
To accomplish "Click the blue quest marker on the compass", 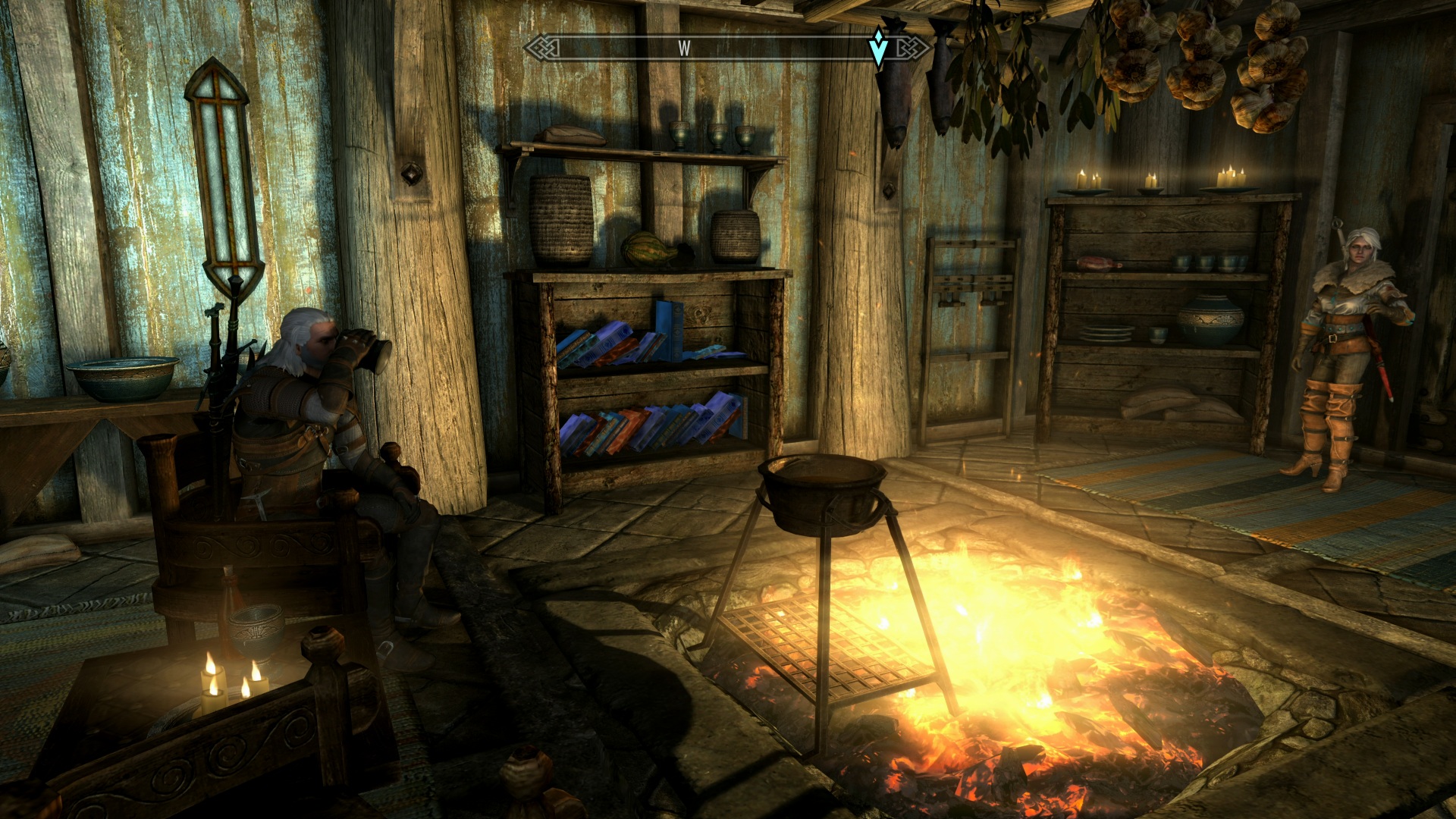I will coord(878,48).
